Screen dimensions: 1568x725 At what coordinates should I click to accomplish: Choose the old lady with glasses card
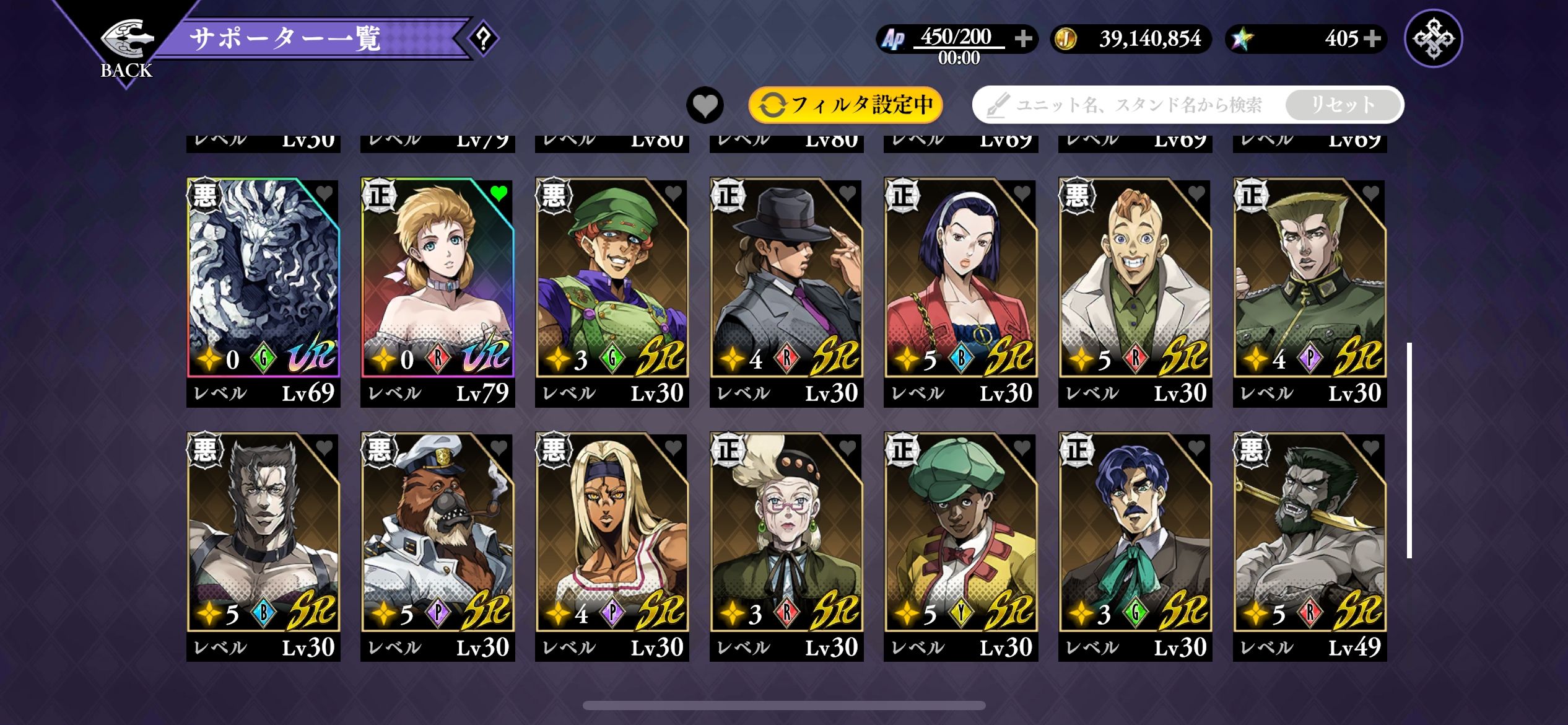pyautogui.click(x=786, y=533)
